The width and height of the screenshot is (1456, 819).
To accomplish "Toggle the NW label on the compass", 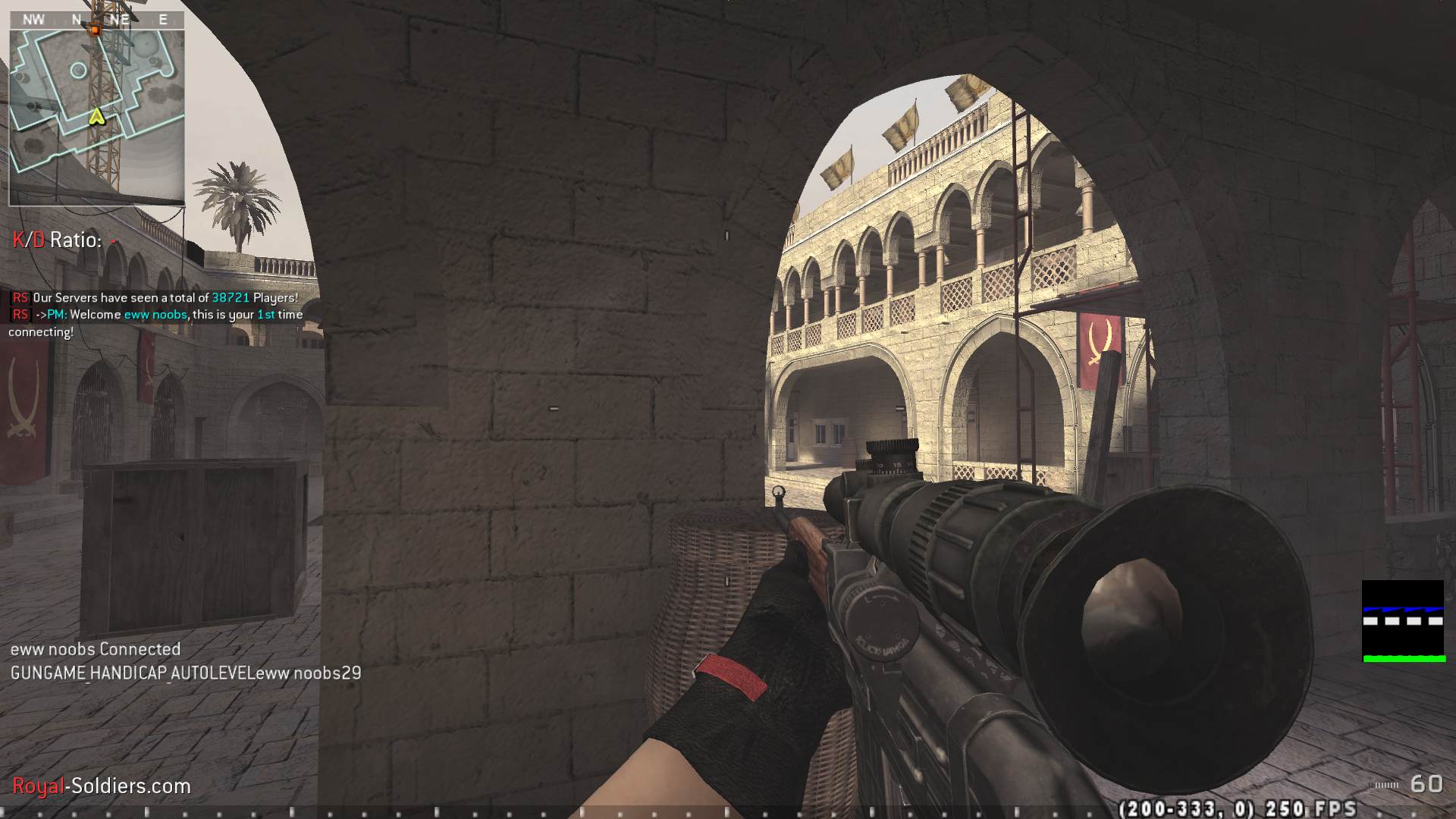I will point(32,20).
